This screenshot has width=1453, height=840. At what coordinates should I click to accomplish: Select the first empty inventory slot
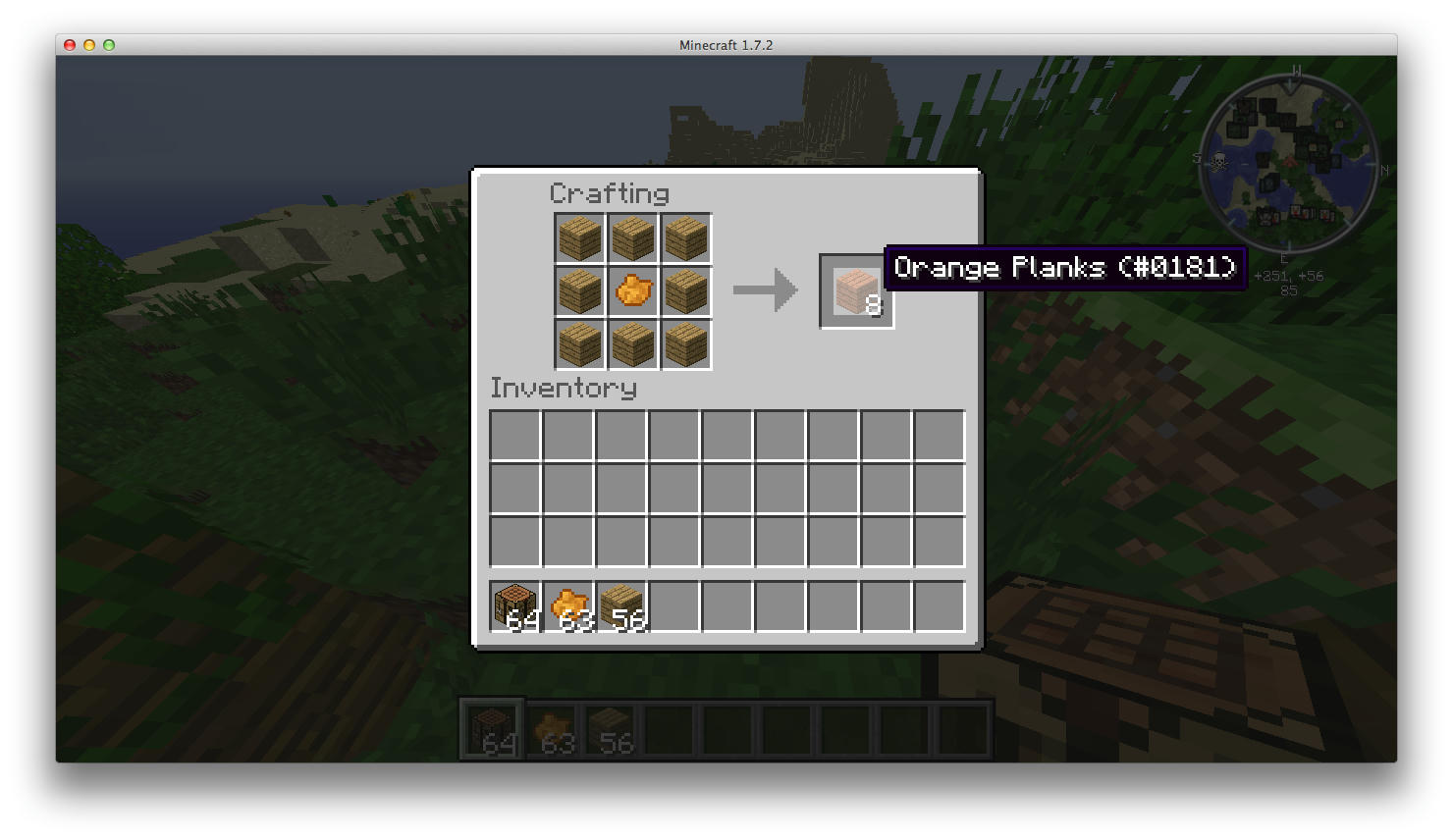[x=513, y=435]
